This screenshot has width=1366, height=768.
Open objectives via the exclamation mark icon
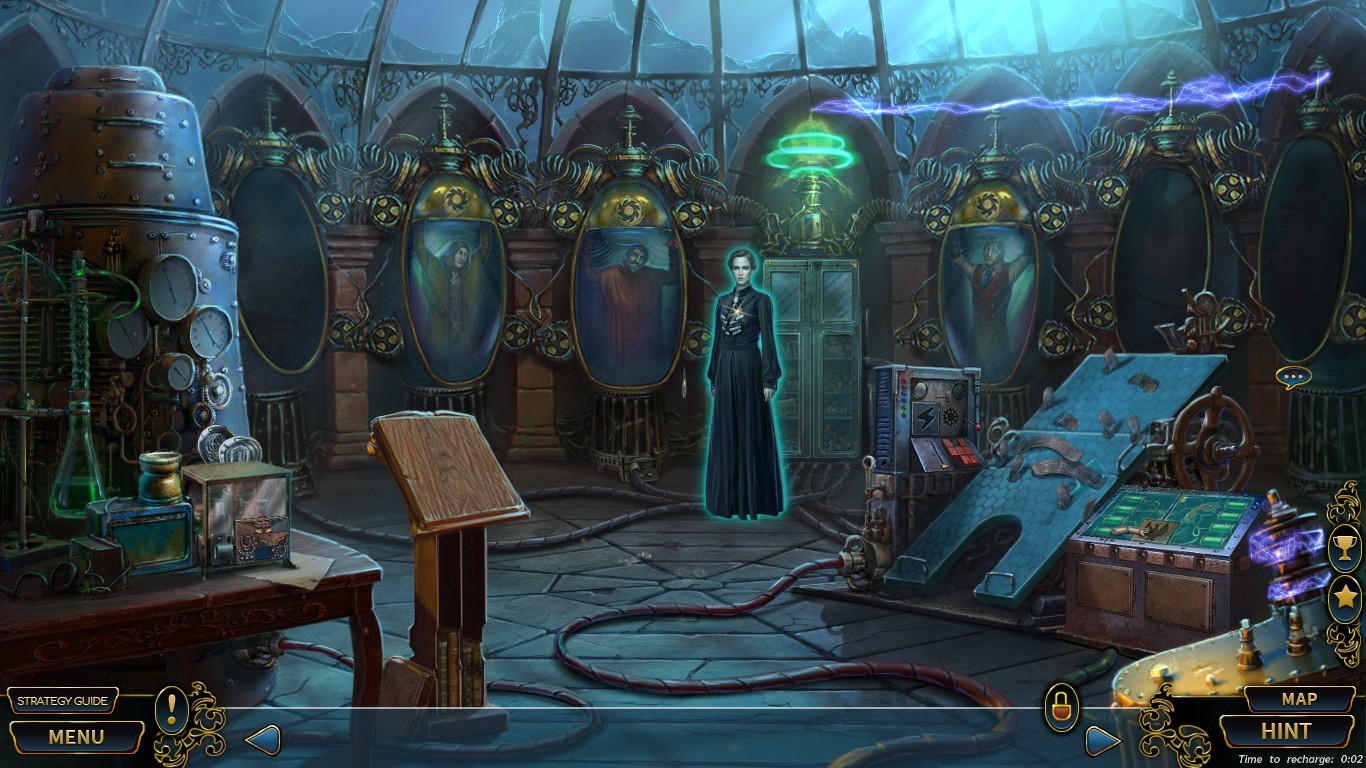(x=170, y=712)
